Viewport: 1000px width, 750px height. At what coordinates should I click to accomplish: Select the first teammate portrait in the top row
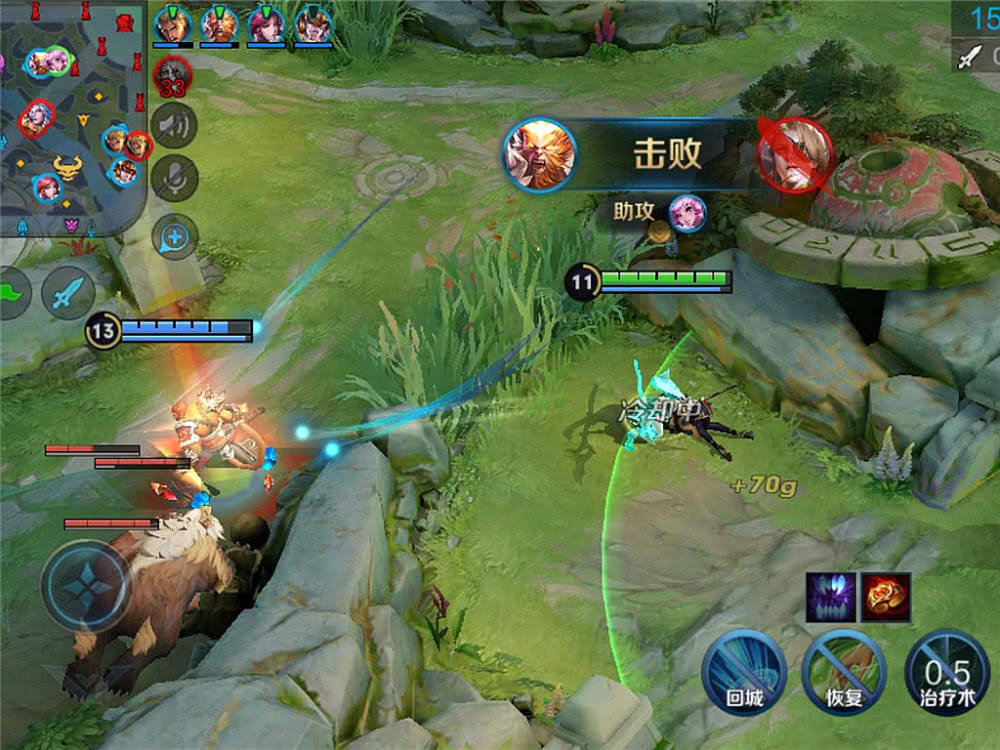click(x=172, y=24)
